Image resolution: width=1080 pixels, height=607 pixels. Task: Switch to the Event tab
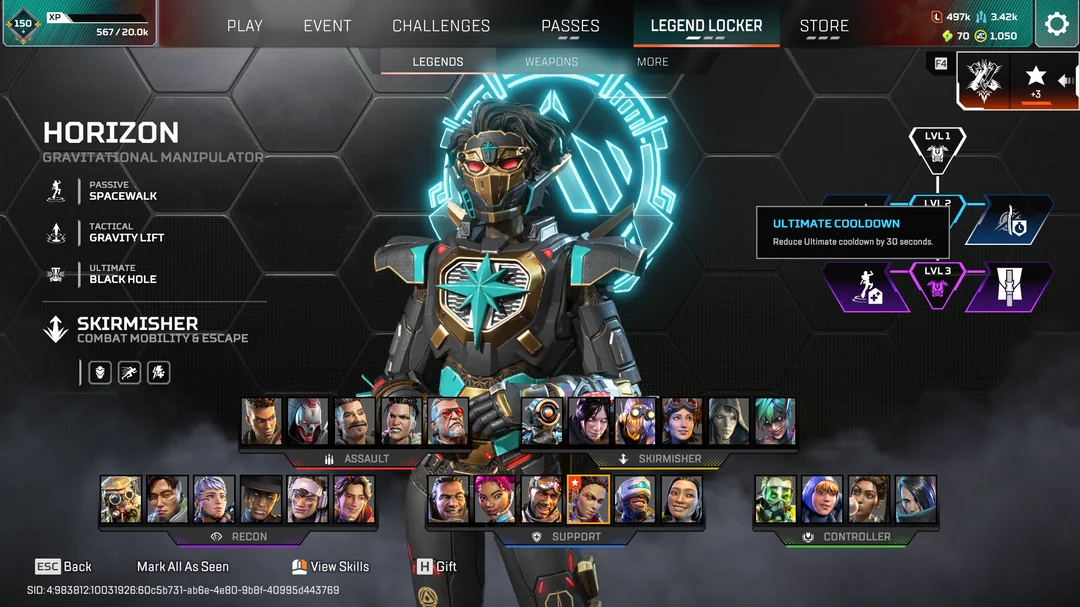[x=327, y=26]
